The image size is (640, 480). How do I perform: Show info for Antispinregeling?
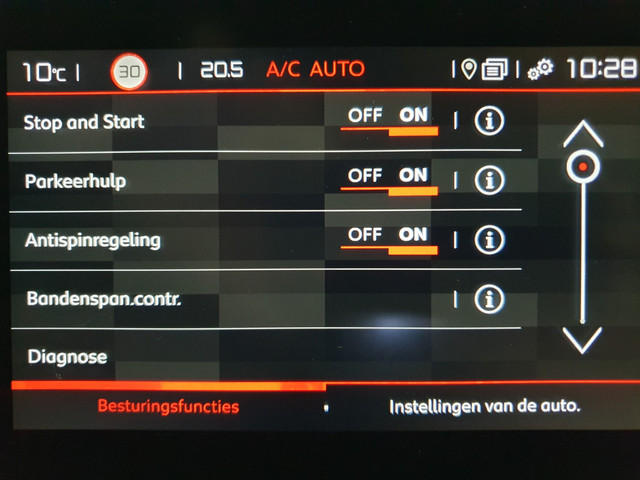tap(489, 240)
